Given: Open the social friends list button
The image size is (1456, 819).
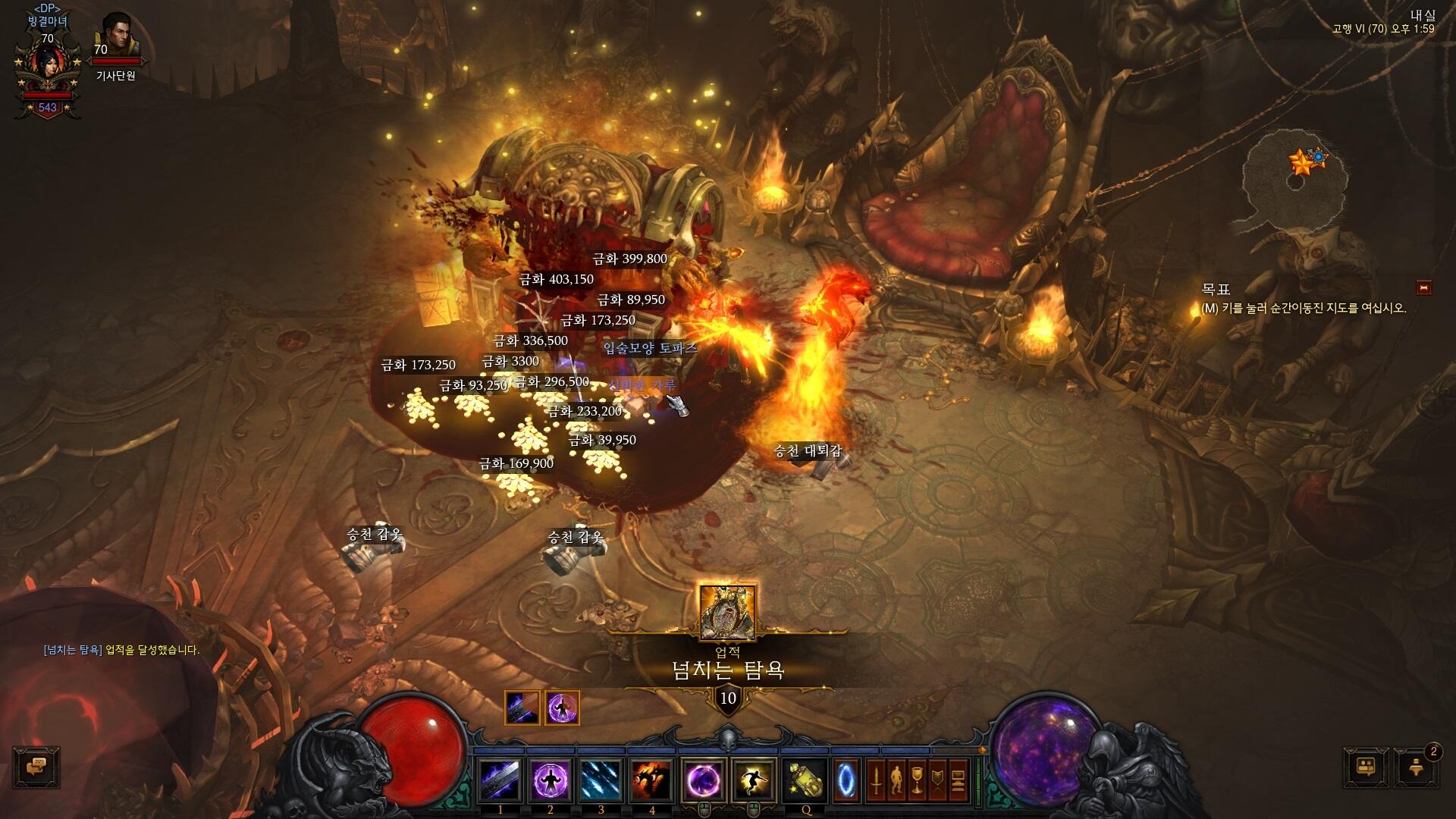Looking at the screenshot, I should [x=1365, y=767].
